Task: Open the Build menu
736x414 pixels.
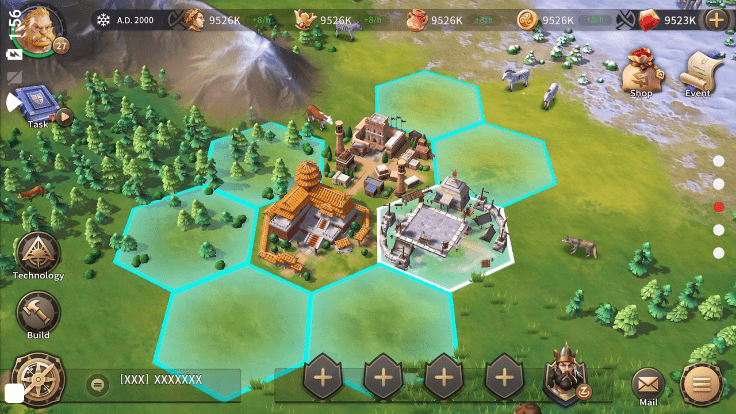Action: tap(38, 314)
